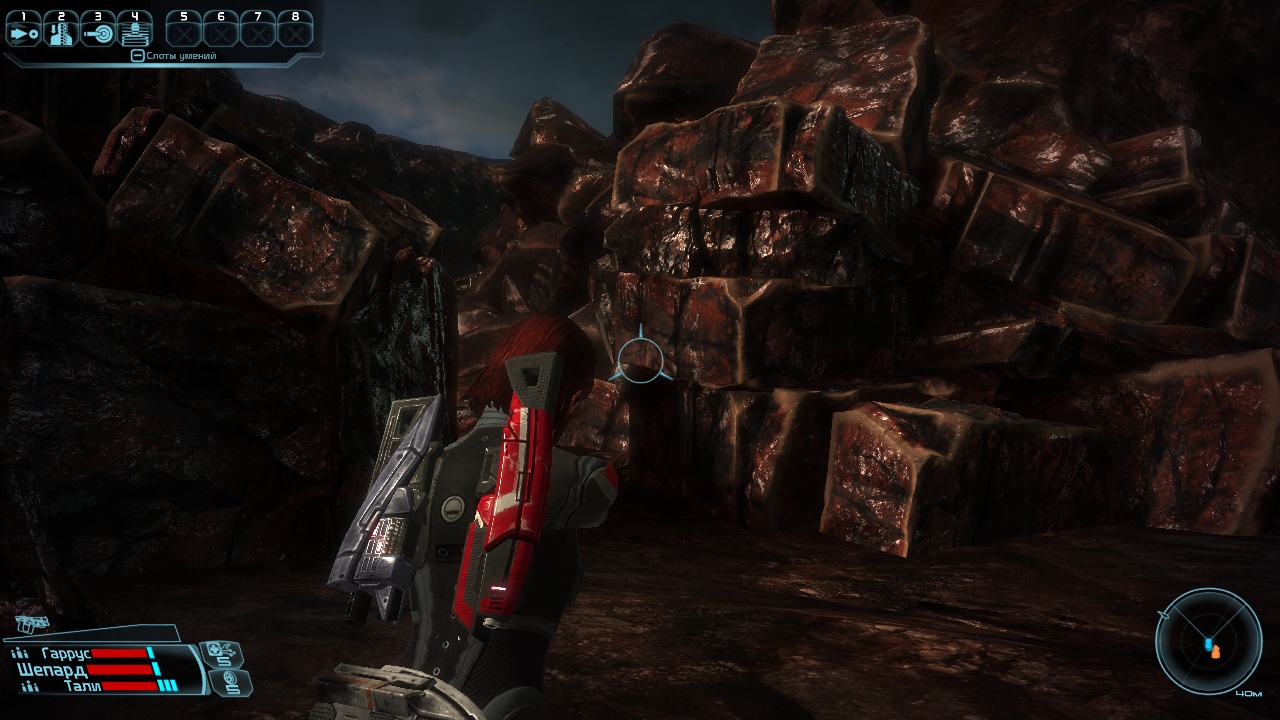Activate the striped figure ability in slot 4
This screenshot has height=720, width=1280.
tap(135, 32)
